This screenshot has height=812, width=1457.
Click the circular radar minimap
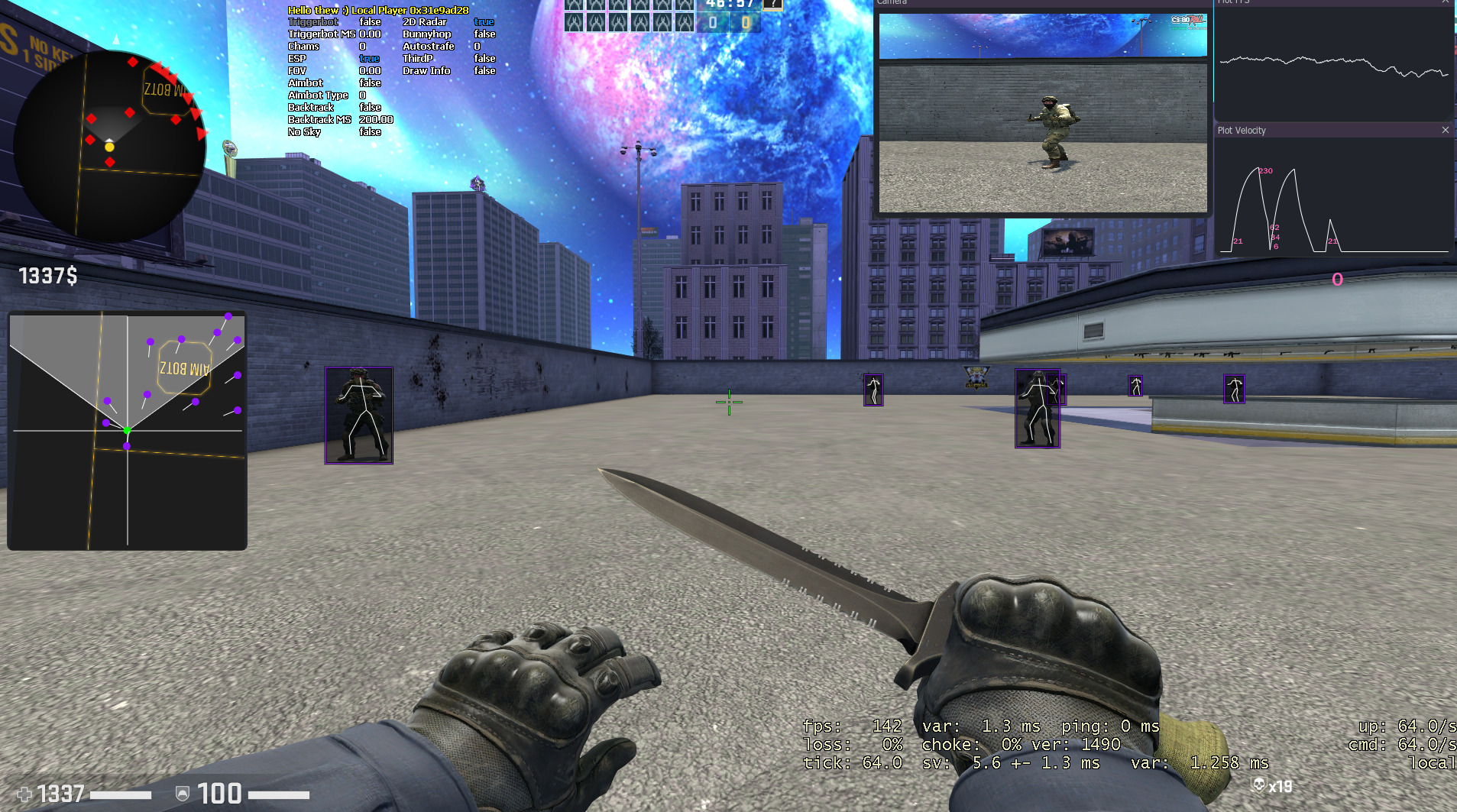(x=109, y=146)
